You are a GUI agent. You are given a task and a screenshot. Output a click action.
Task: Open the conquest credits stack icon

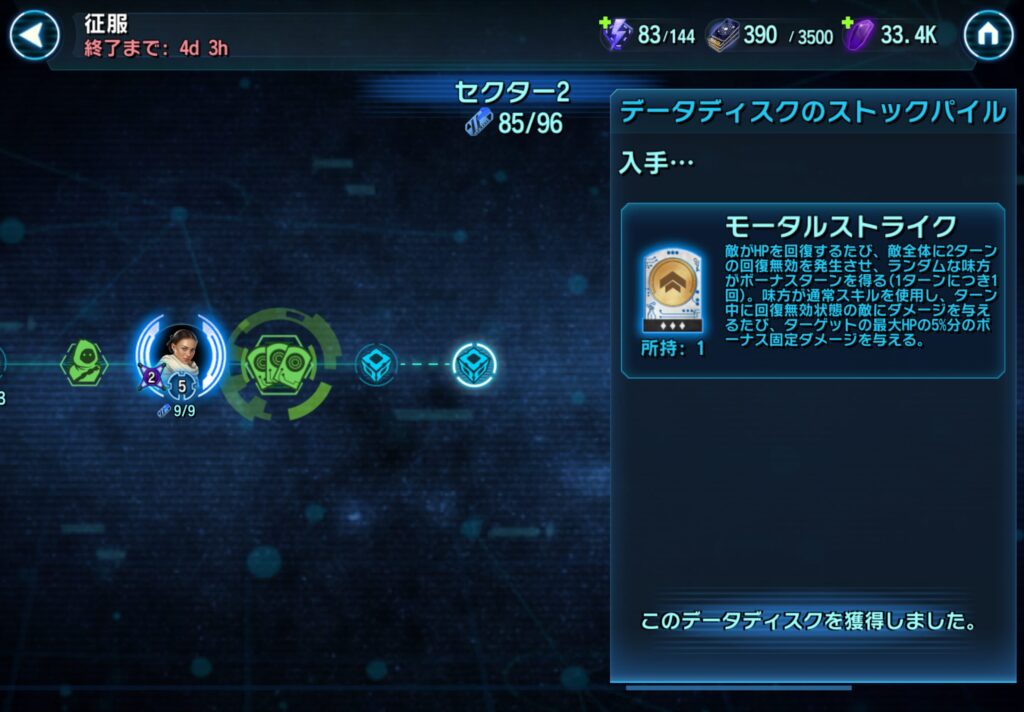click(x=723, y=36)
